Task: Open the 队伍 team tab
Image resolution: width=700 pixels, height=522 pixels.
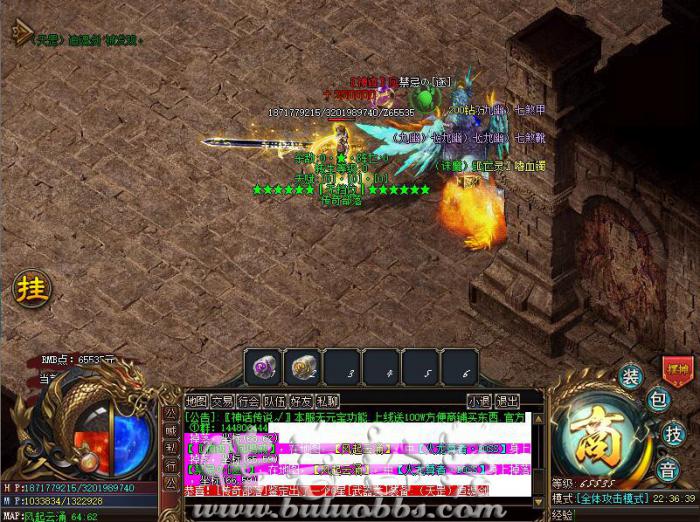Action: (x=274, y=401)
